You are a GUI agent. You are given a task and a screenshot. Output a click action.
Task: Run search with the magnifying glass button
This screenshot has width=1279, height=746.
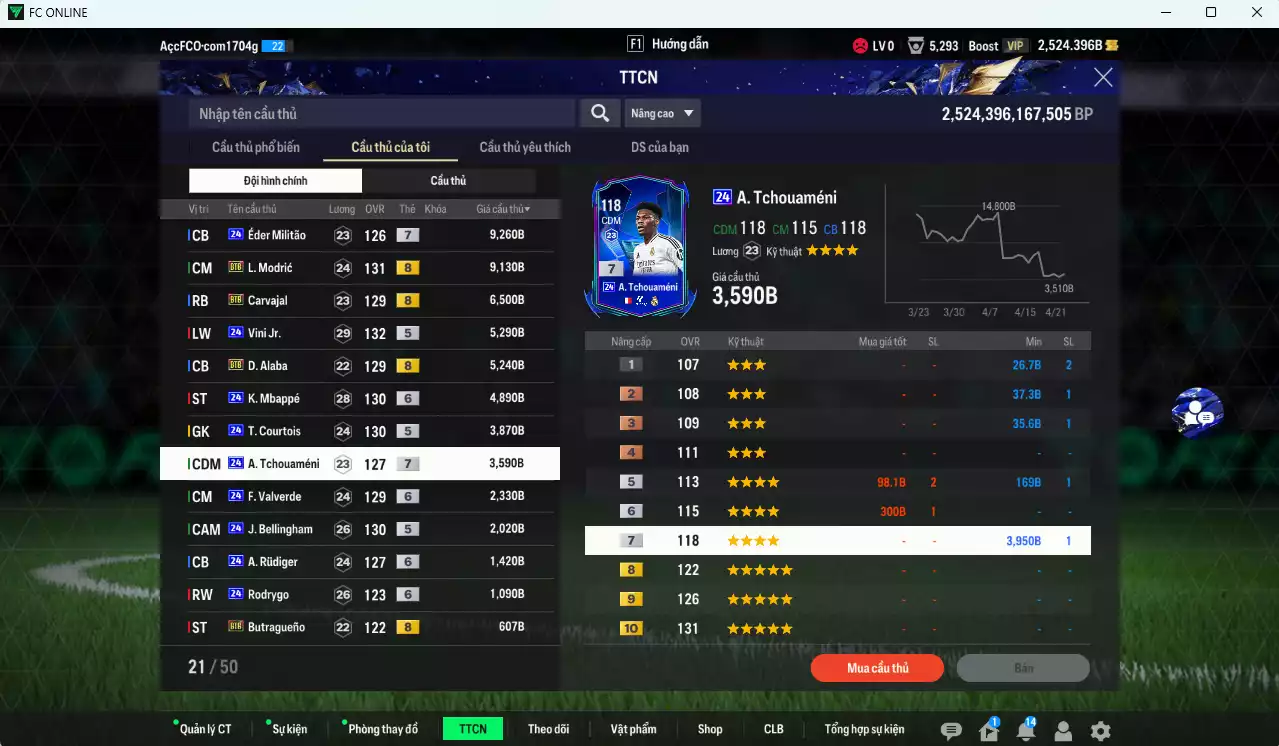[x=600, y=114]
